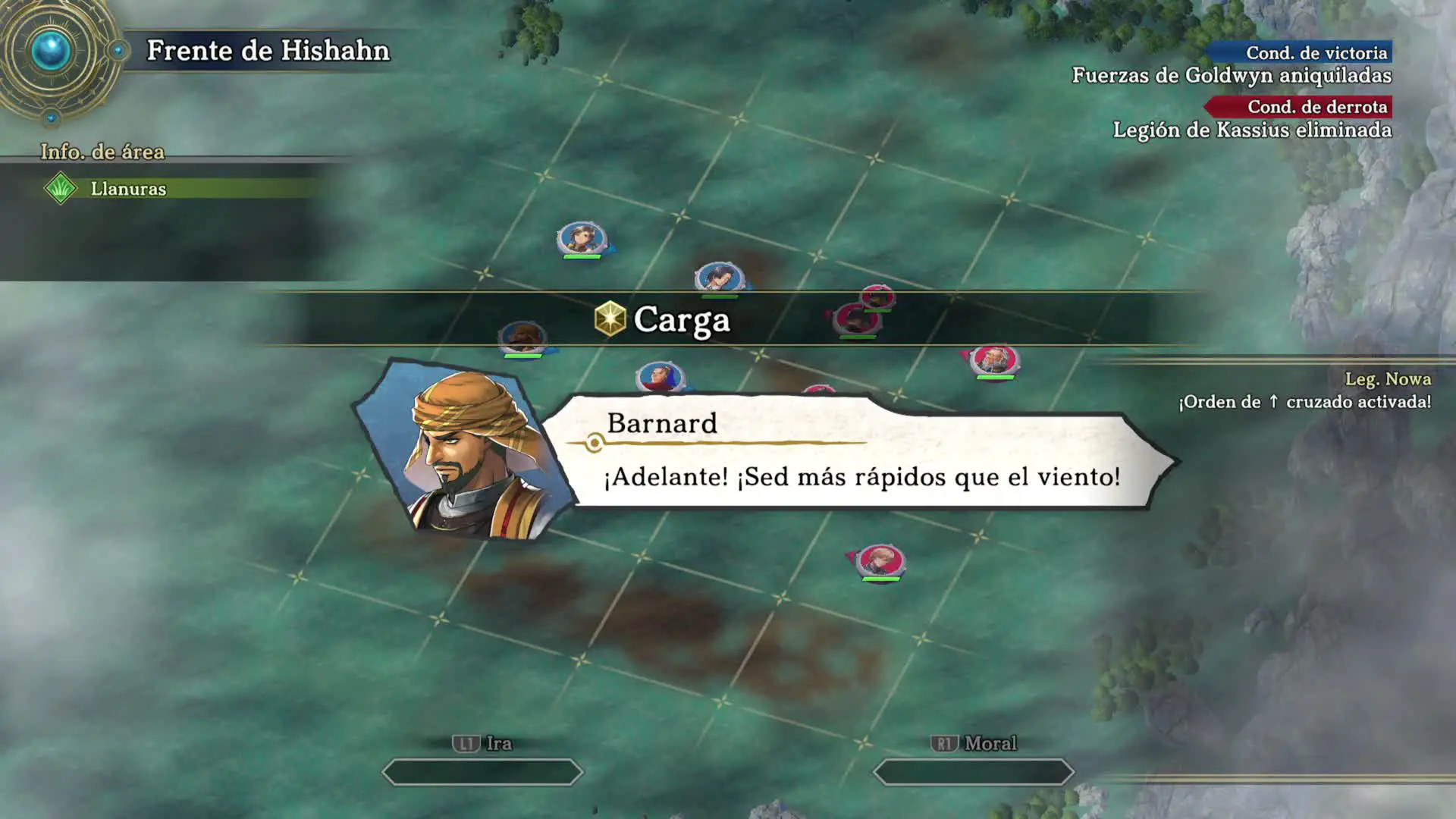The width and height of the screenshot is (1456, 819).
Task: Click the blue orb emblem beside Frente de Hishahn
Action: point(51,52)
